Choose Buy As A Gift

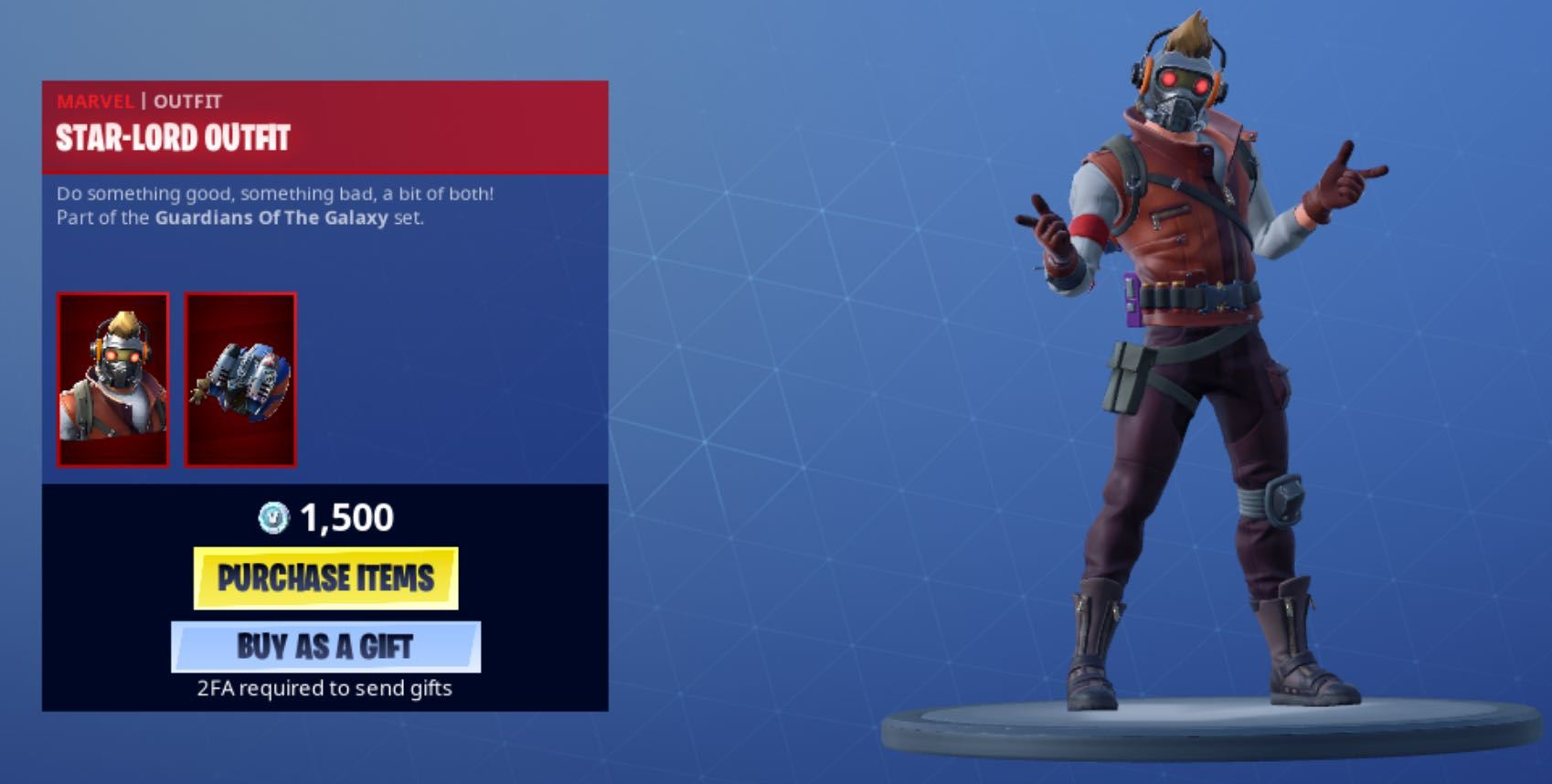click(x=325, y=646)
